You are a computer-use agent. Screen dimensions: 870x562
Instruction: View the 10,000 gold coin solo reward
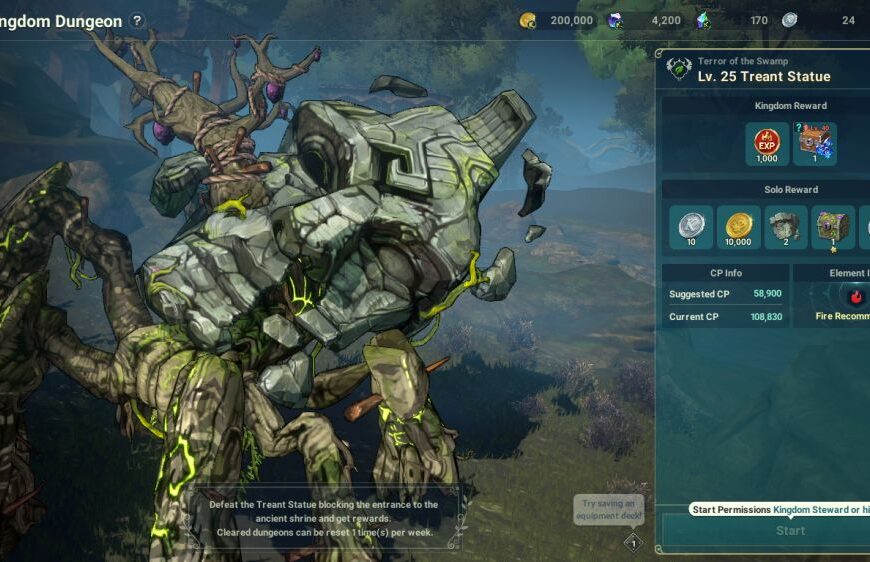(738, 227)
